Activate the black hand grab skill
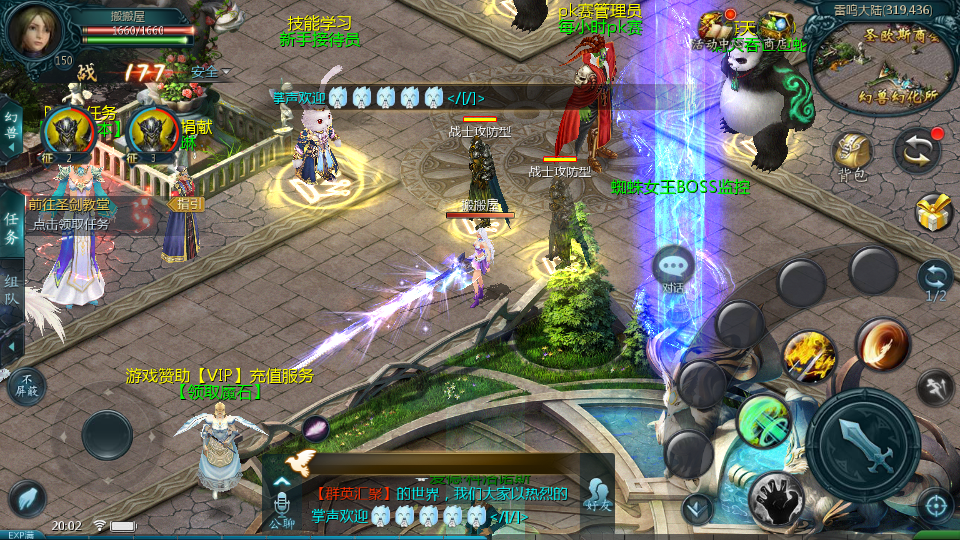This screenshot has width=960, height=540. tap(778, 497)
